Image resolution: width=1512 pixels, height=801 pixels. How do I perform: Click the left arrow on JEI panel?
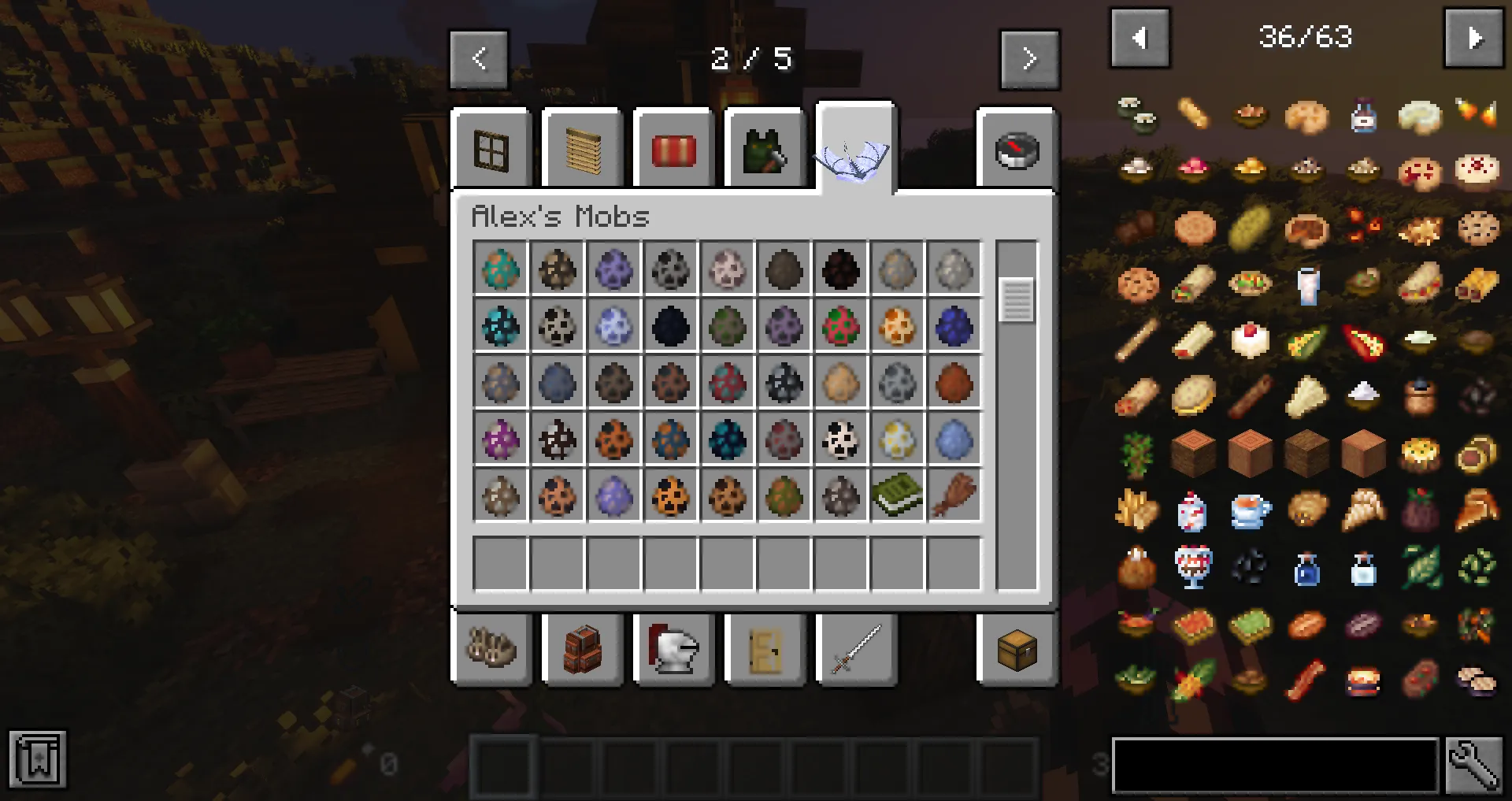pyautogui.click(x=1140, y=38)
